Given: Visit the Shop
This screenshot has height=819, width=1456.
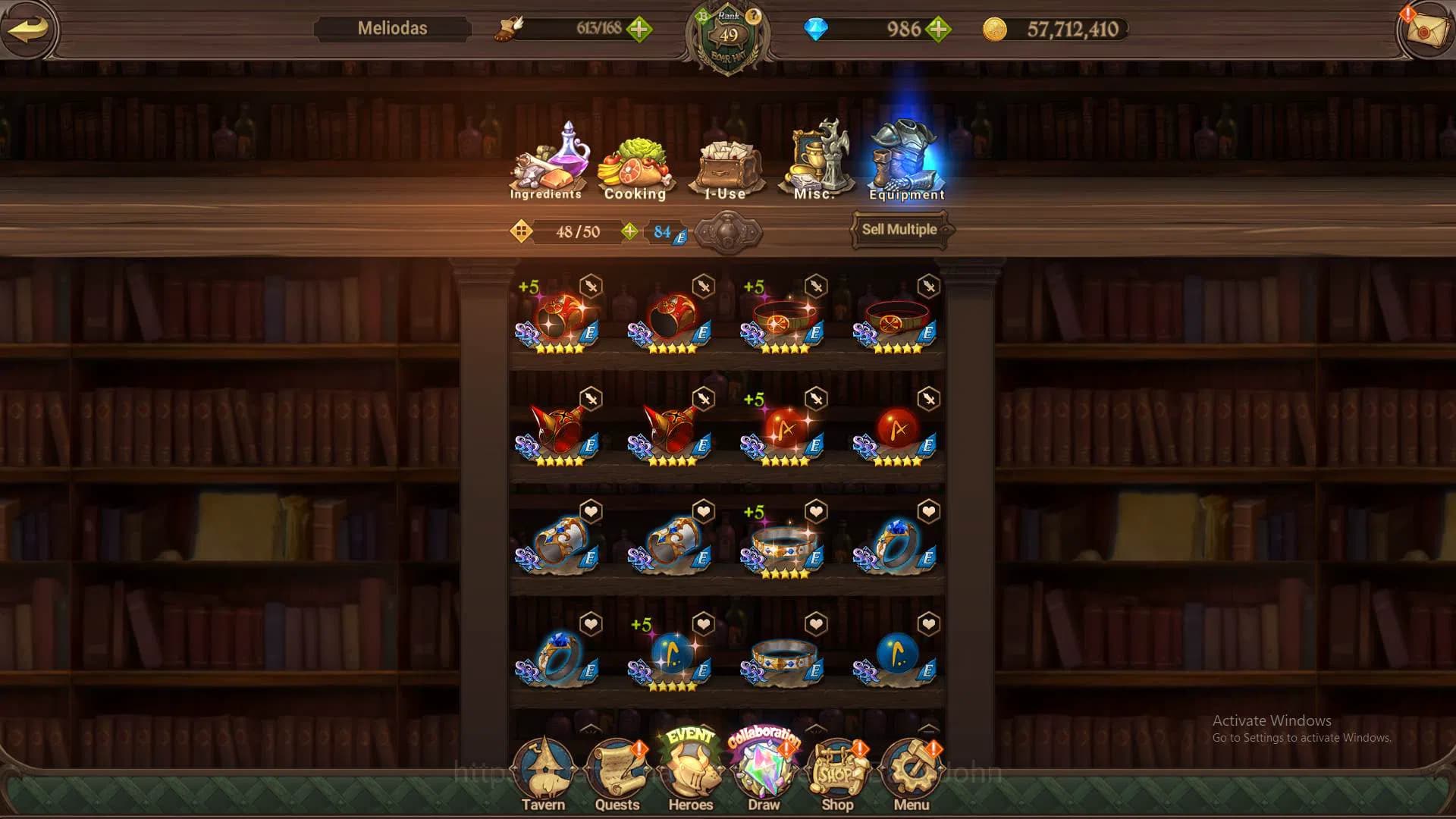Looking at the screenshot, I should [837, 775].
